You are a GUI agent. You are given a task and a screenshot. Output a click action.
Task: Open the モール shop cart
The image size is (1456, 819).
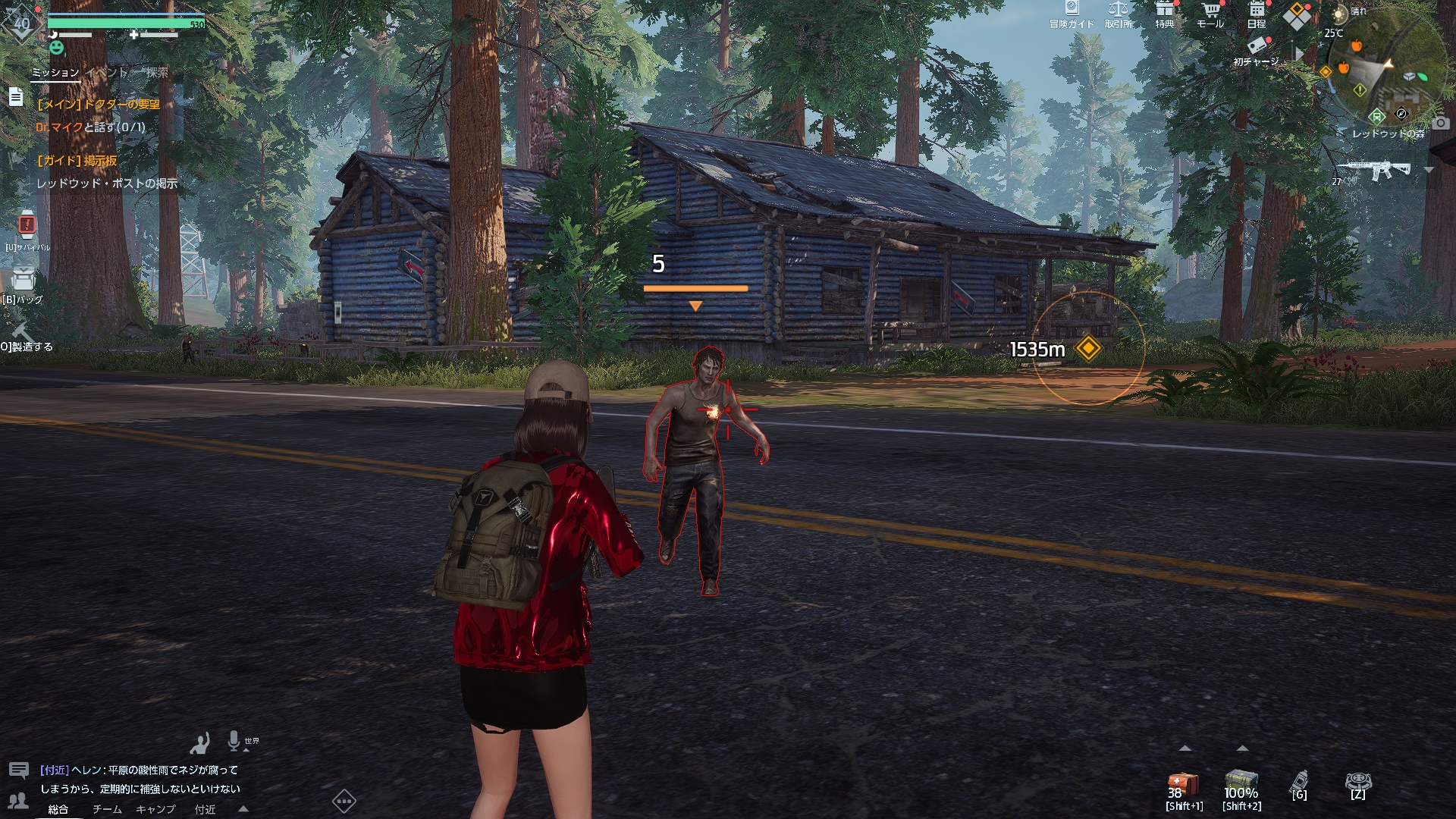coord(1210,14)
